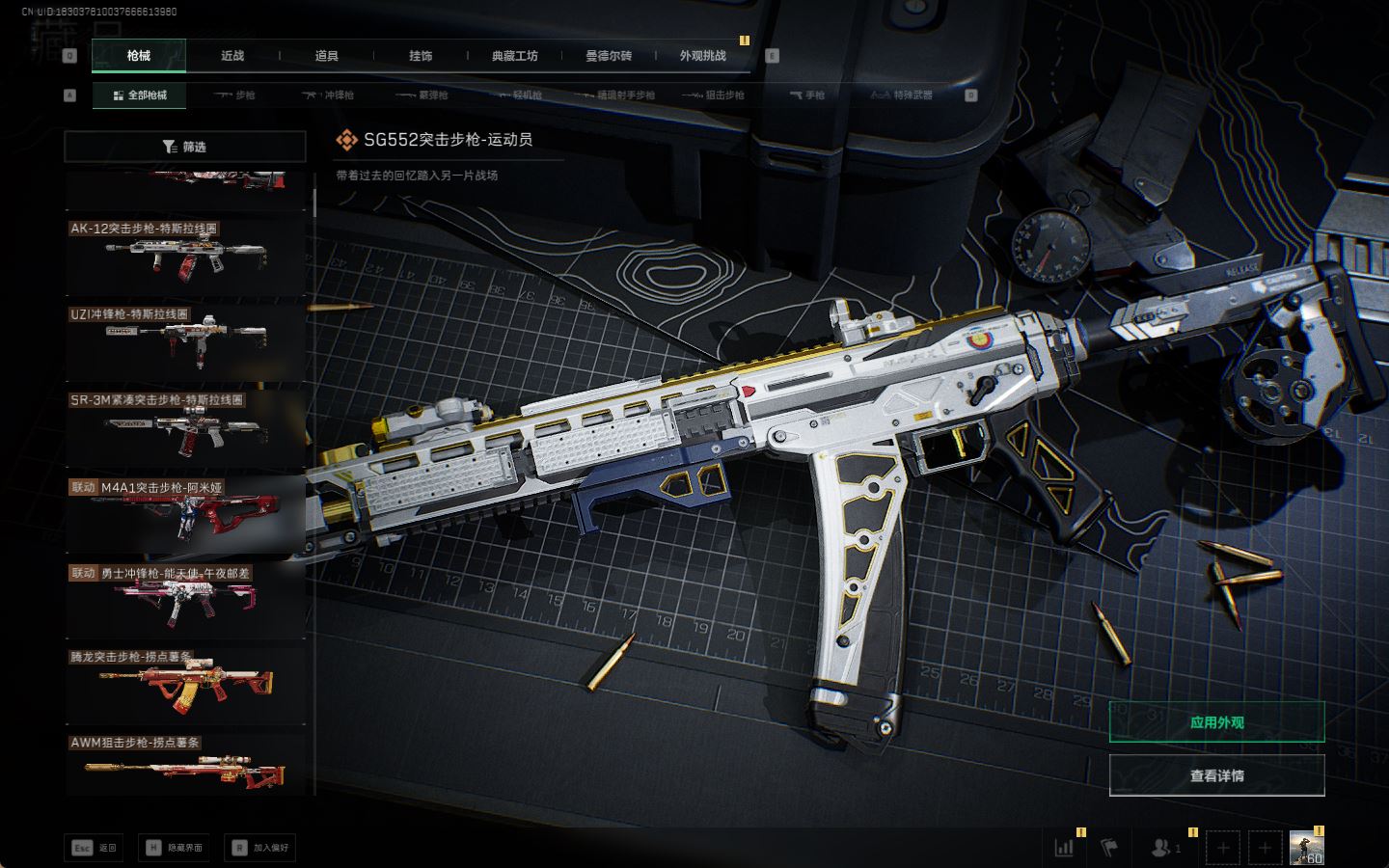The width and height of the screenshot is (1389, 868).
Task: Click the 返回 back button
Action: [x=94, y=848]
